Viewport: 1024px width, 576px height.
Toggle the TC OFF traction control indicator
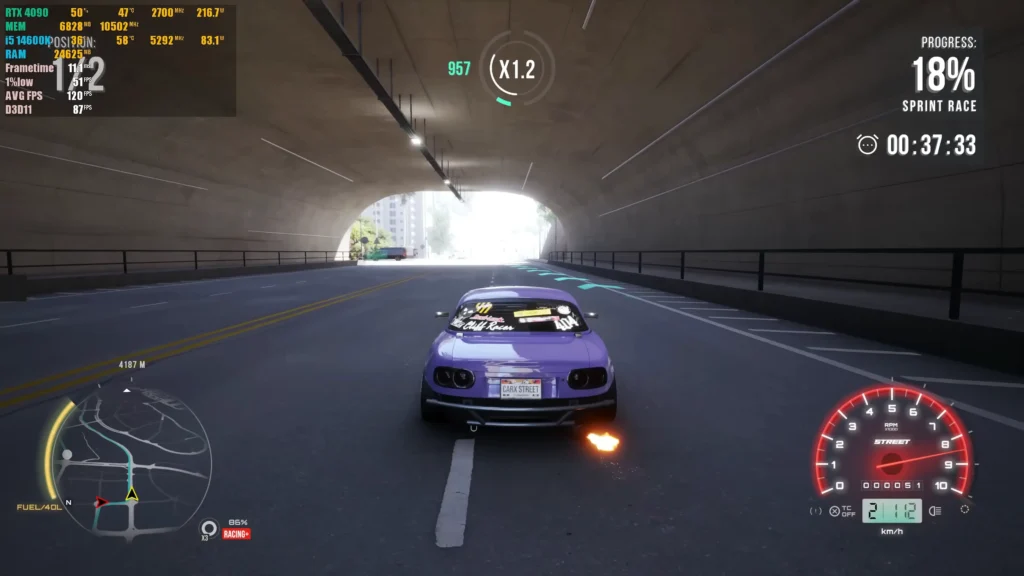click(840, 511)
